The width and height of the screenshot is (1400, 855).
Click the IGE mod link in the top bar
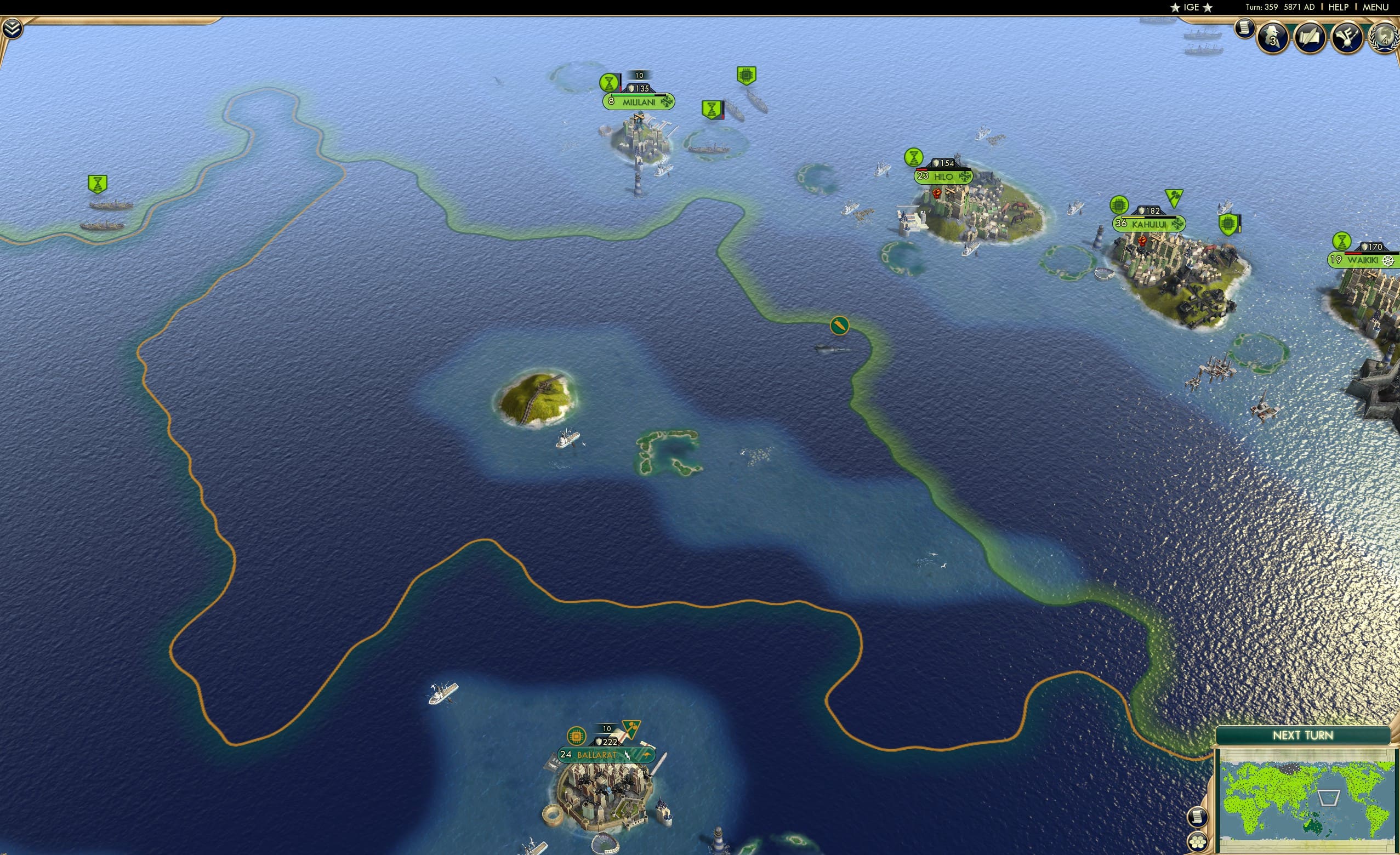click(1192, 7)
